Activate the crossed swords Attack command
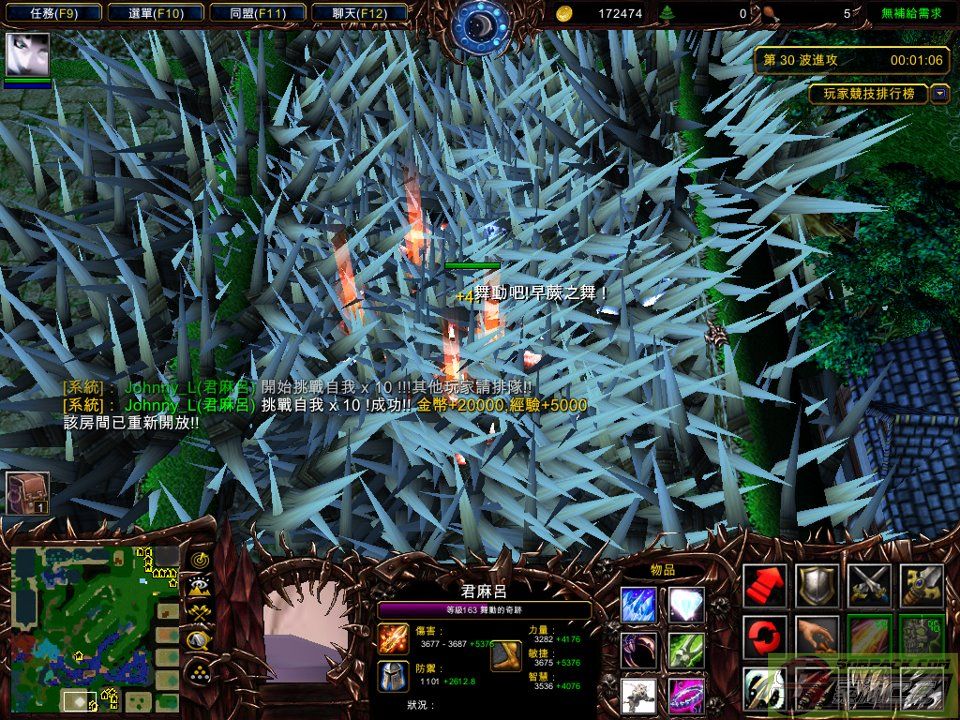The width and height of the screenshot is (960, 720). 868,586
